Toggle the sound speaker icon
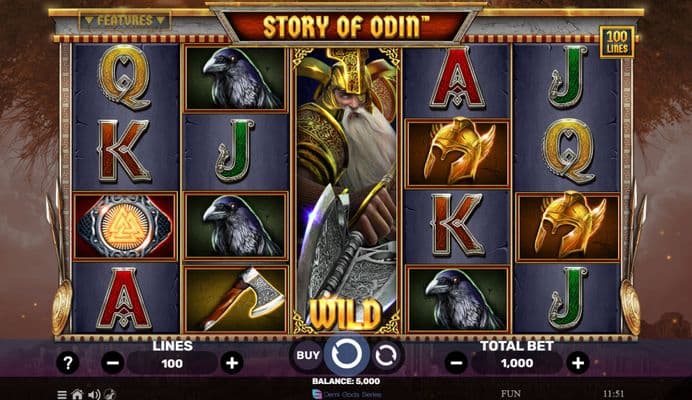Image resolution: width=692 pixels, height=400 pixels. [x=92, y=394]
